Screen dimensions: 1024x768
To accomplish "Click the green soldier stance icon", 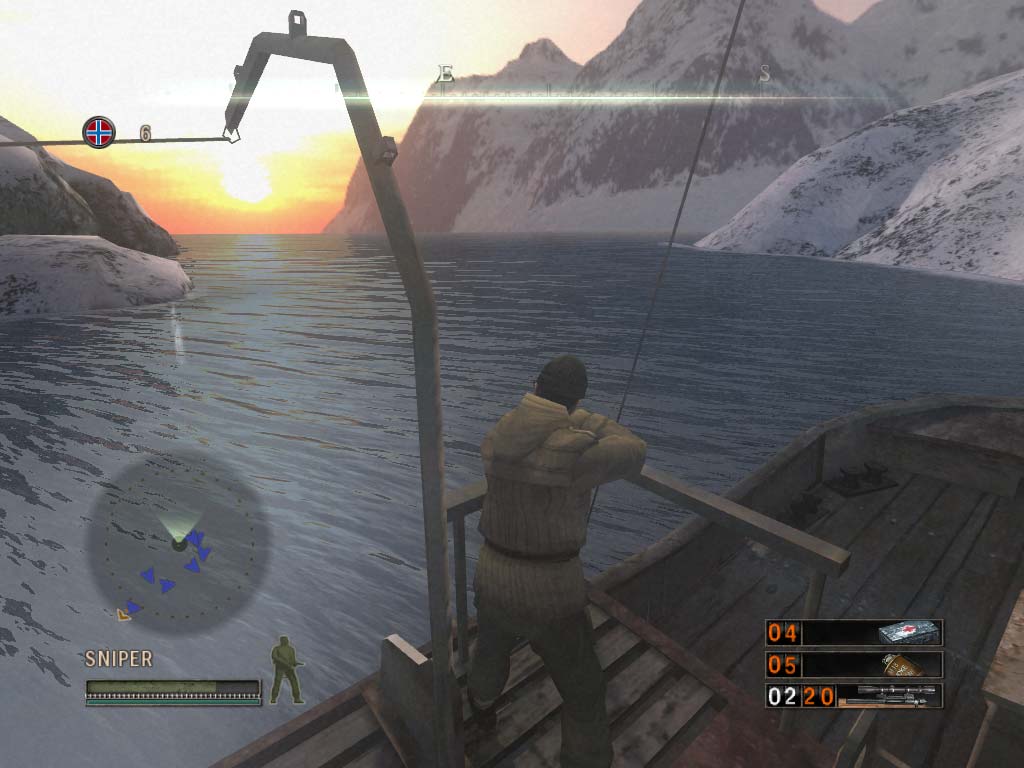I will click(x=287, y=669).
